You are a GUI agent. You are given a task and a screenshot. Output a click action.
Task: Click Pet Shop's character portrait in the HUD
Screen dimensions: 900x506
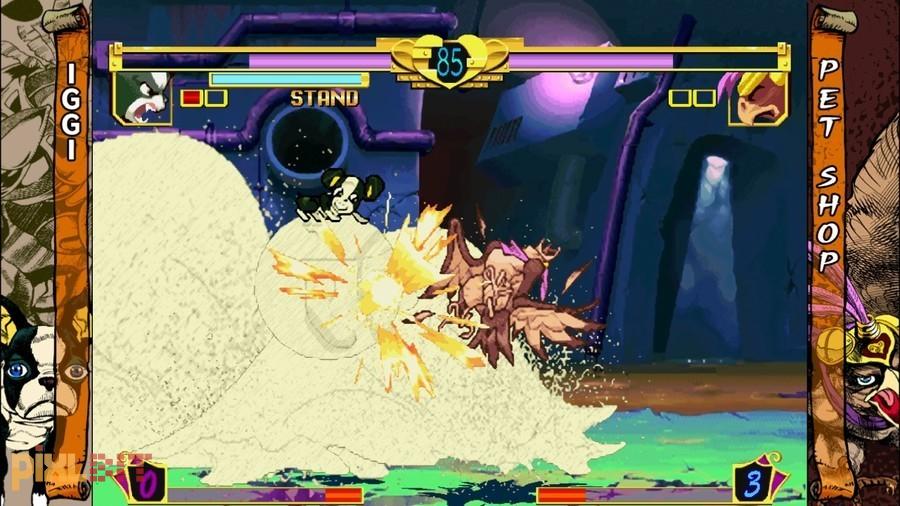pos(757,97)
